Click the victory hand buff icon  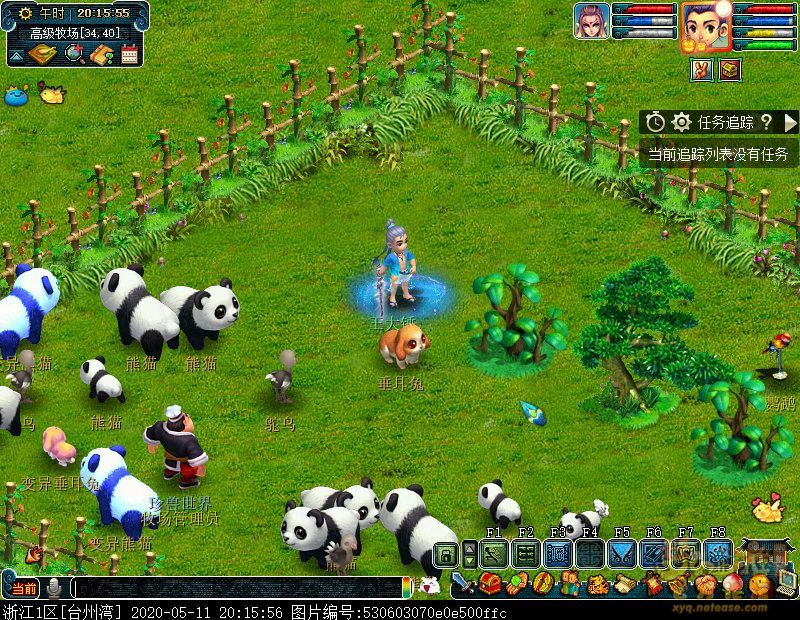[x=702, y=70]
